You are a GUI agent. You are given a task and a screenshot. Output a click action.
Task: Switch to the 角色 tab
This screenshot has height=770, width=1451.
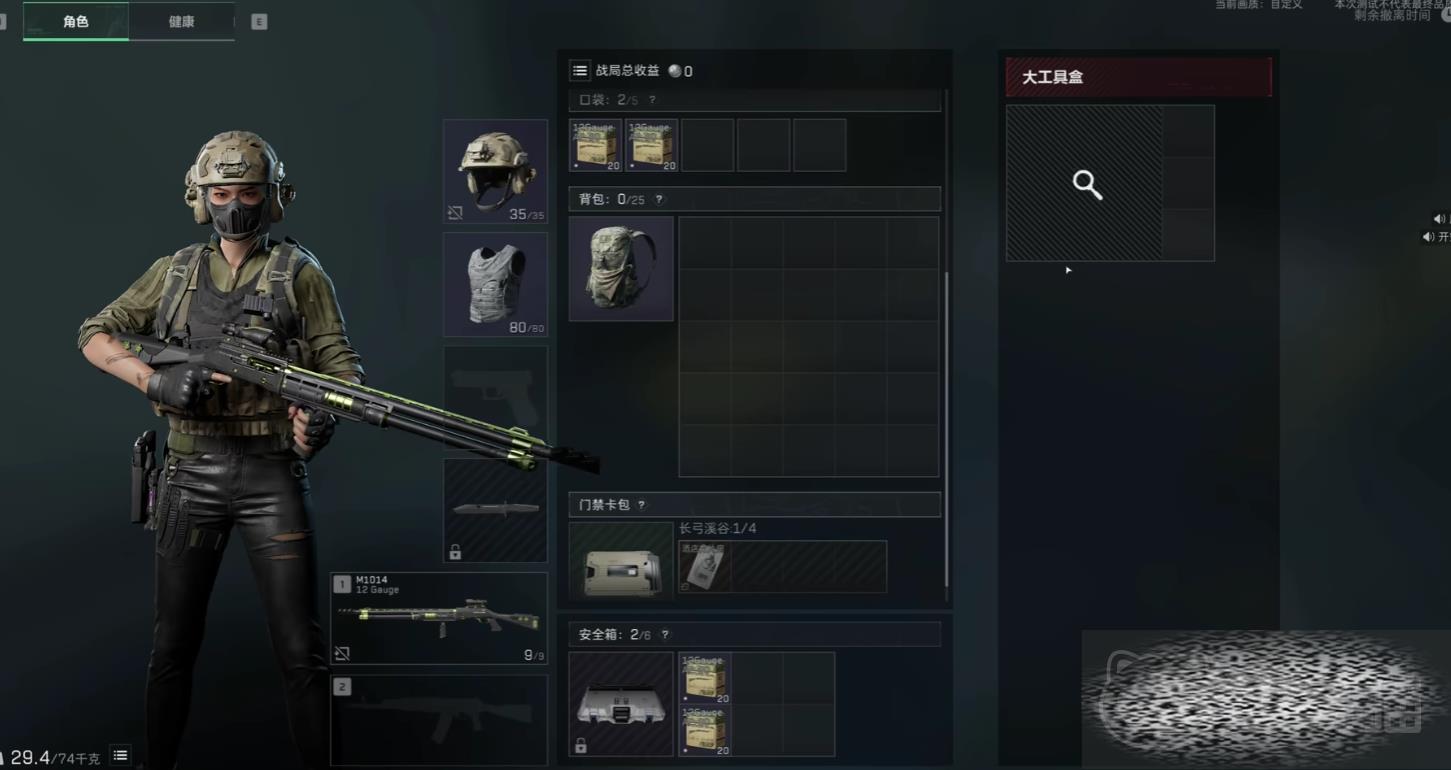[x=76, y=21]
